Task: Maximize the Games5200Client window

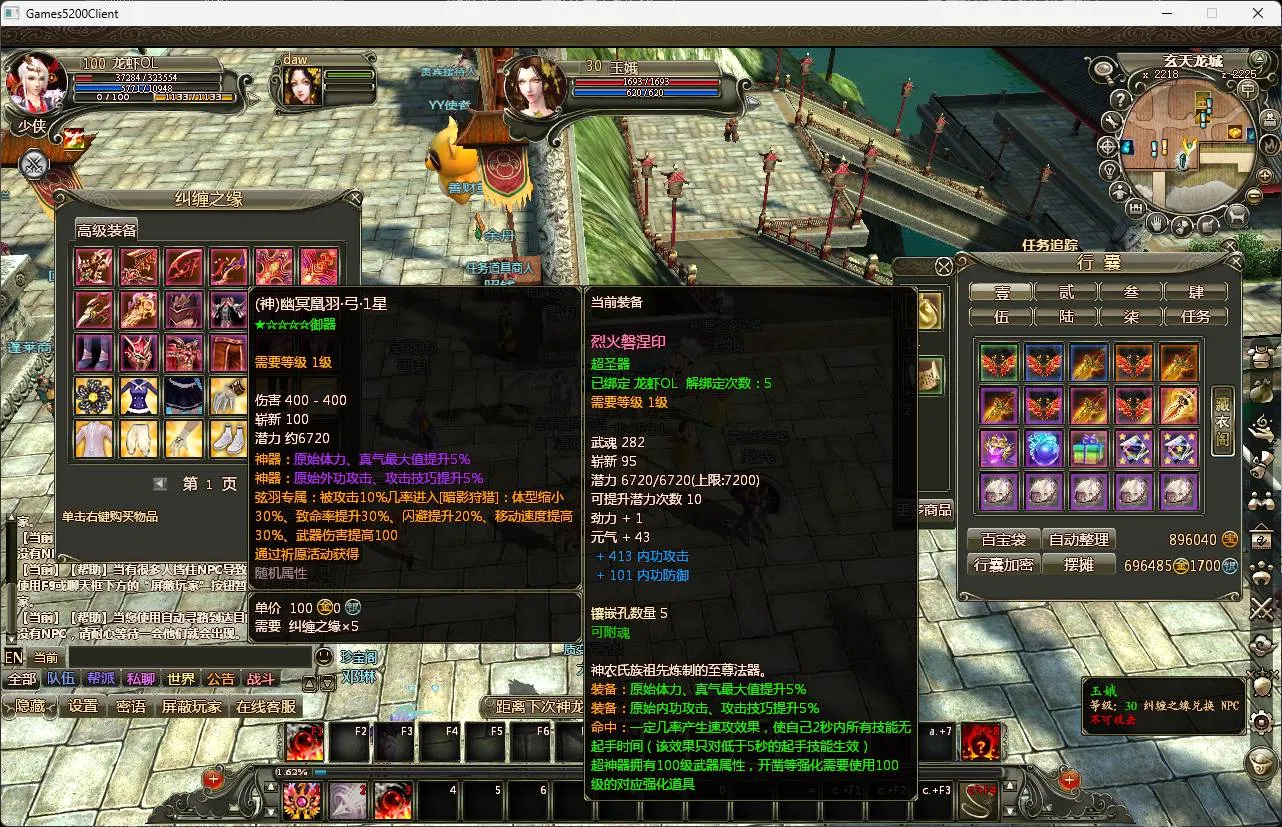Action: click(x=1212, y=13)
